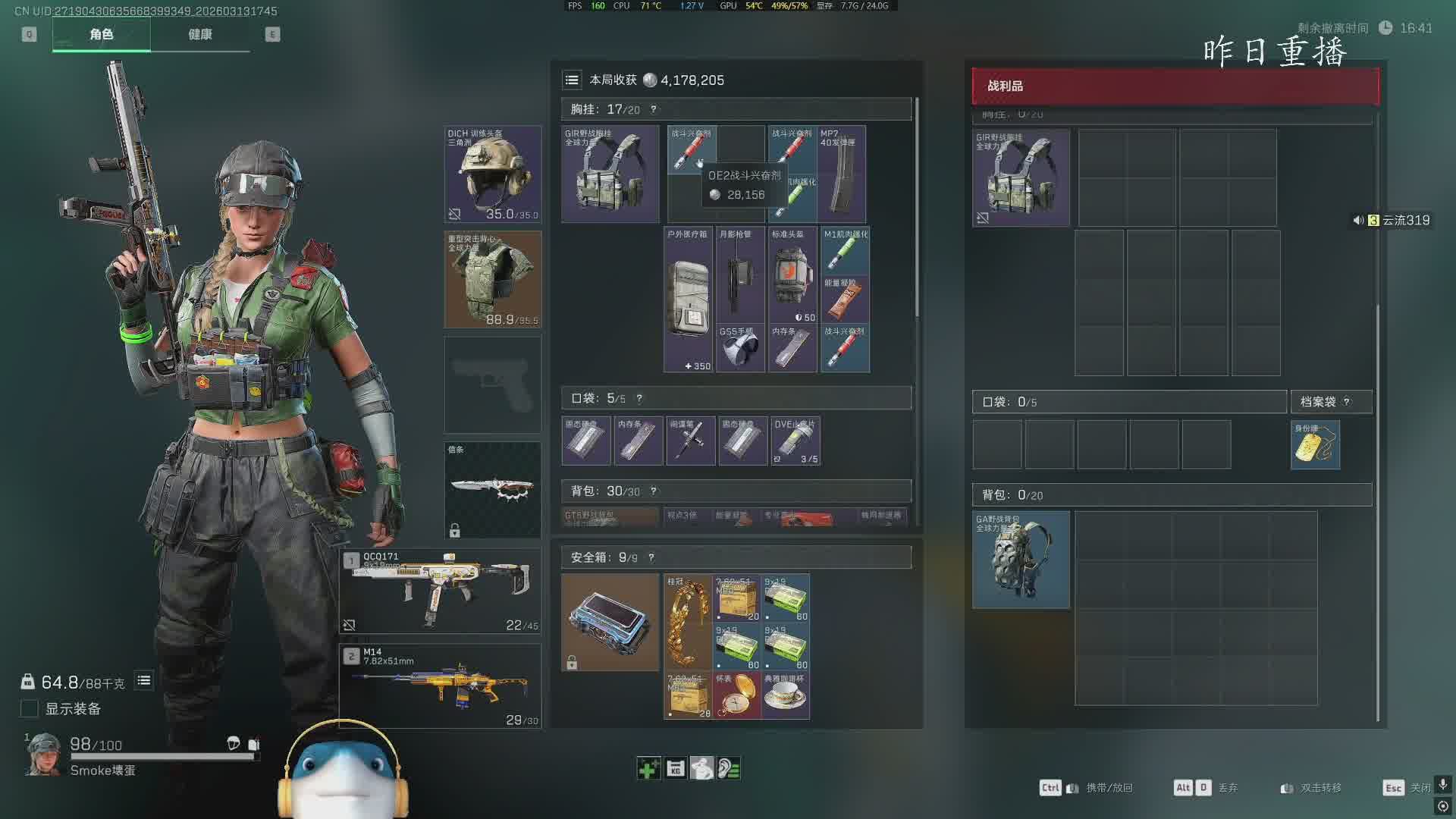This screenshot has width=1456, height=819.
Task: Click the 身份牌 dog tag in 档案袋
Action: [1315, 445]
